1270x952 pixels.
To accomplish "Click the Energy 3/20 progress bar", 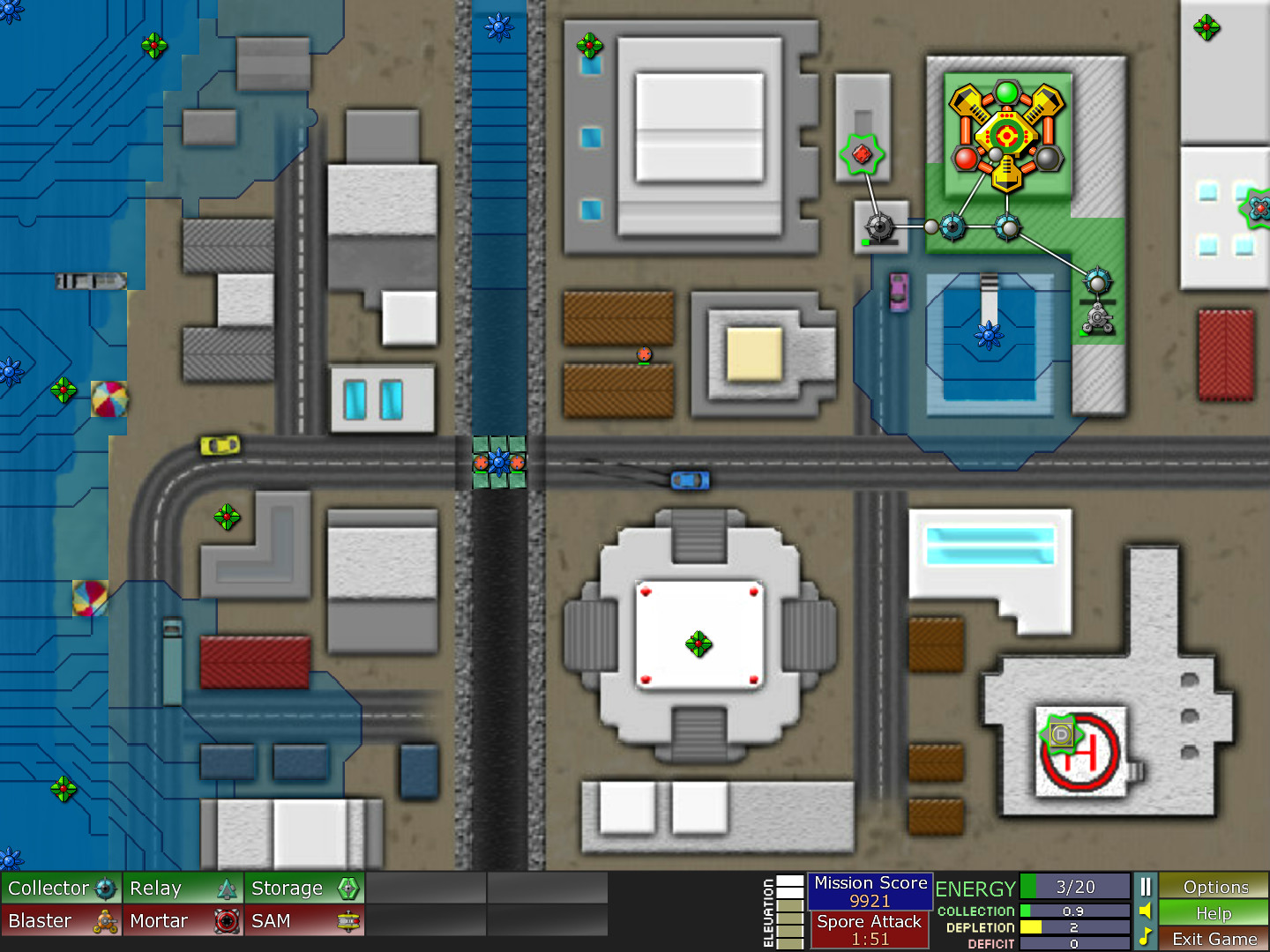I will (x=1074, y=888).
